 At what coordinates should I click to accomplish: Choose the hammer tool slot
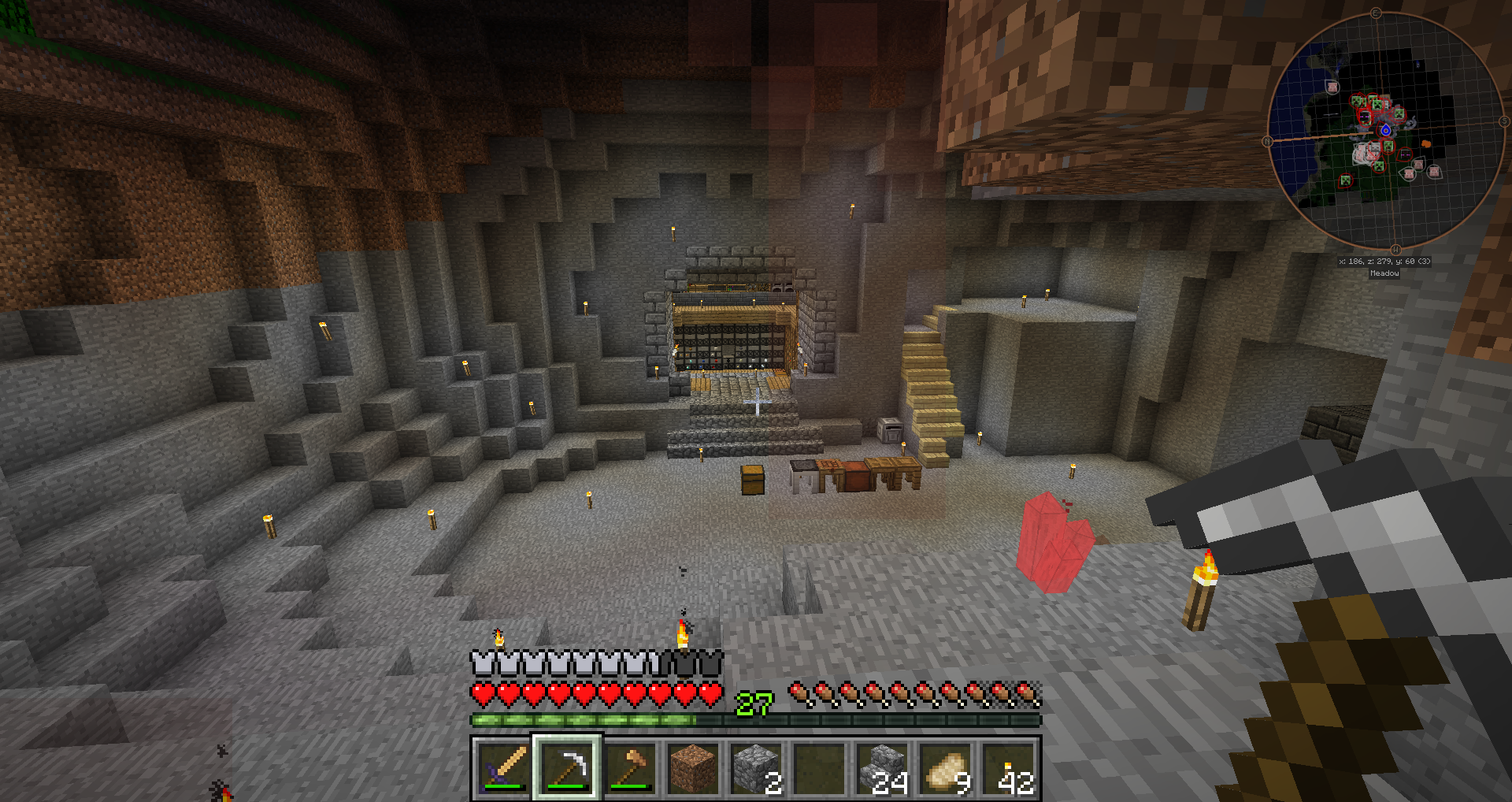[x=630, y=768]
